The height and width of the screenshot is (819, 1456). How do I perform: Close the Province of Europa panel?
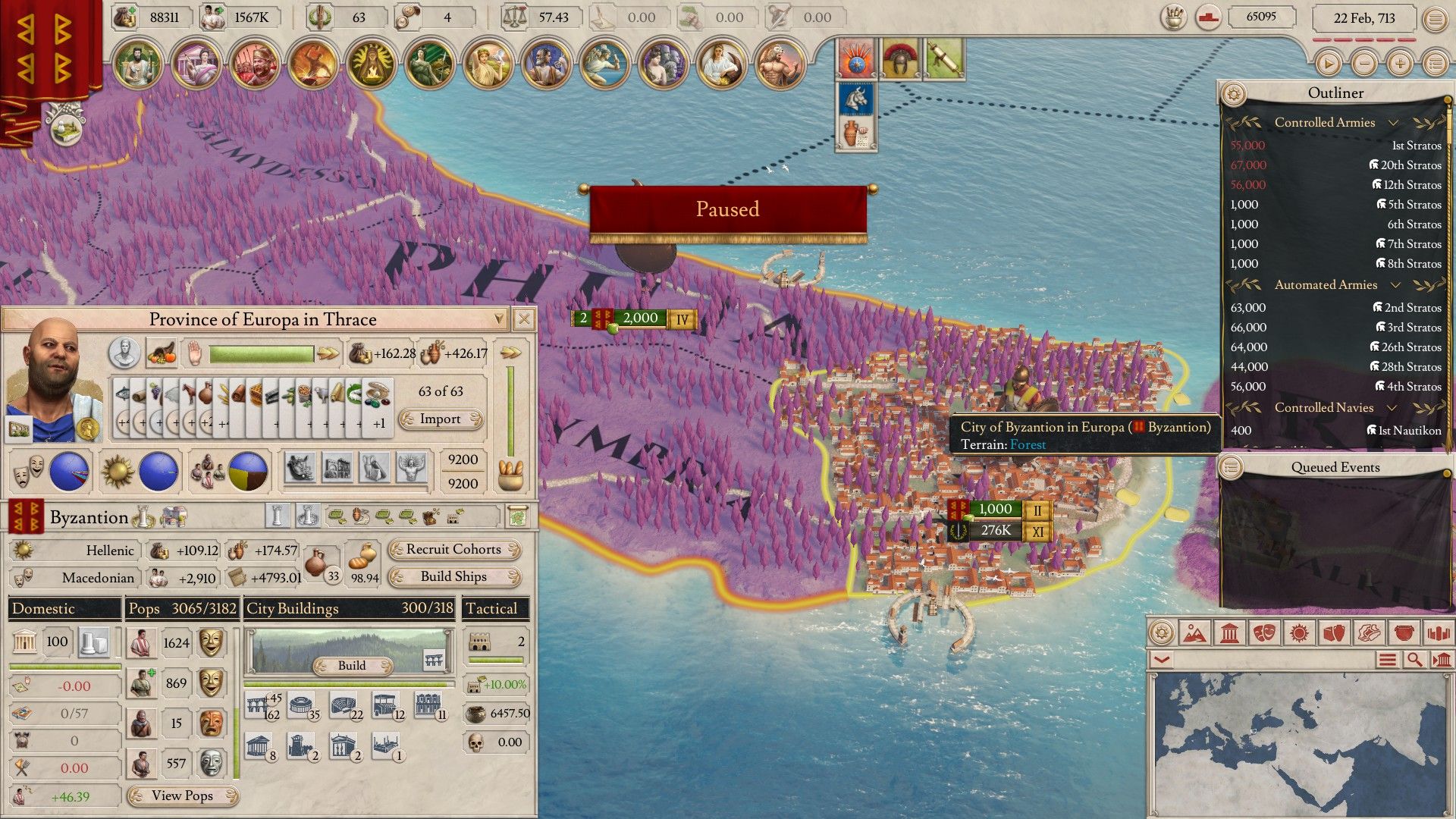coord(523,319)
